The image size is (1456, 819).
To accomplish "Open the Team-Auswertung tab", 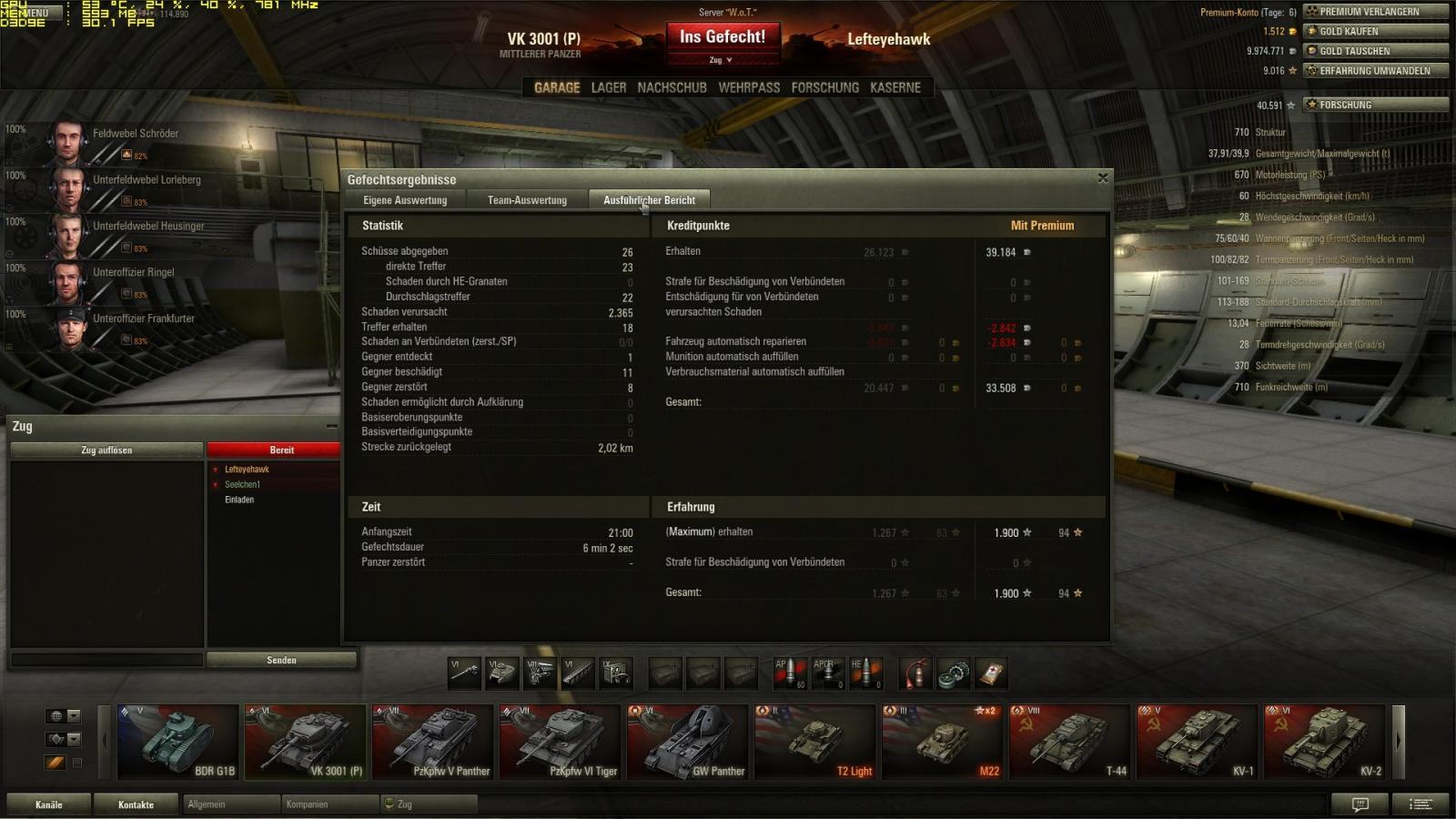I will click(527, 200).
